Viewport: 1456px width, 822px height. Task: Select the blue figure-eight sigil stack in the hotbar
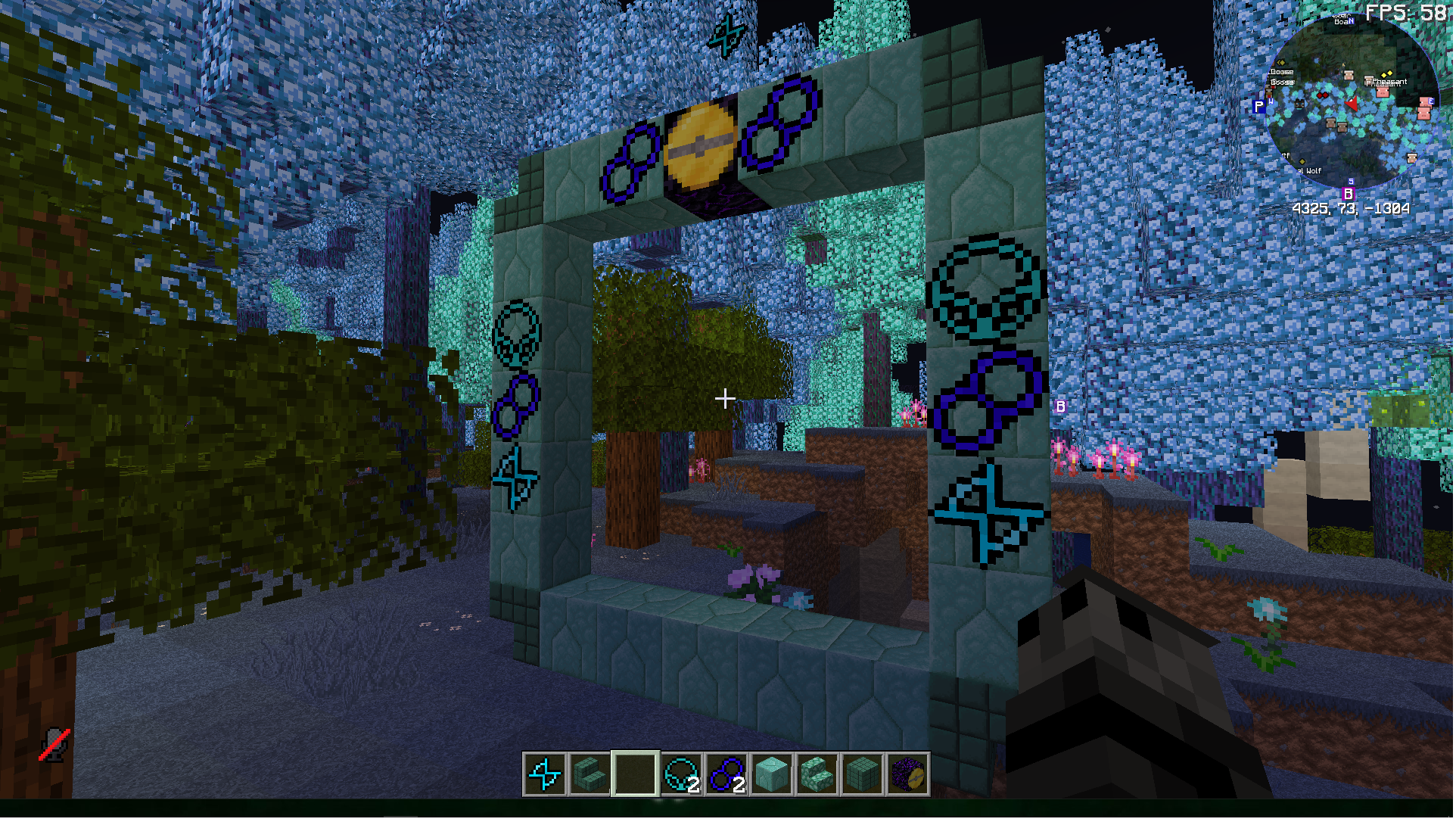pos(728,776)
